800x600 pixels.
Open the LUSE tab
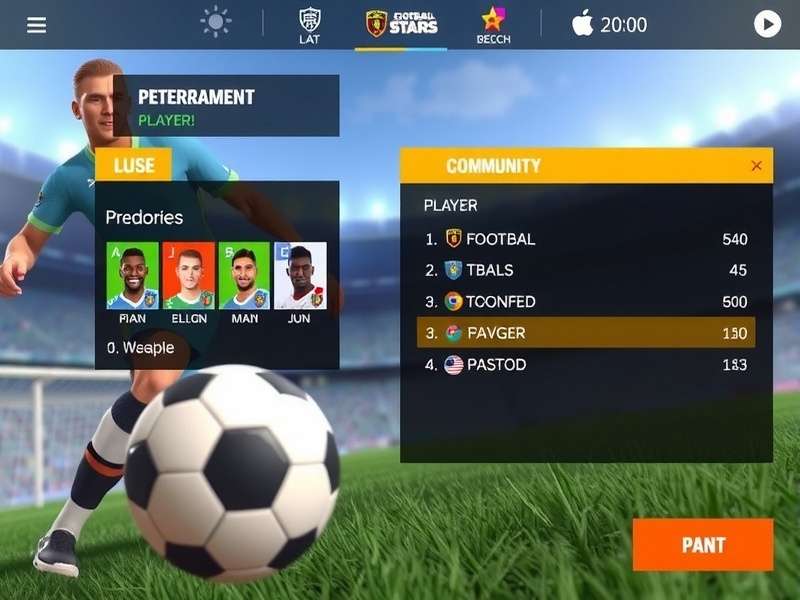(x=134, y=165)
